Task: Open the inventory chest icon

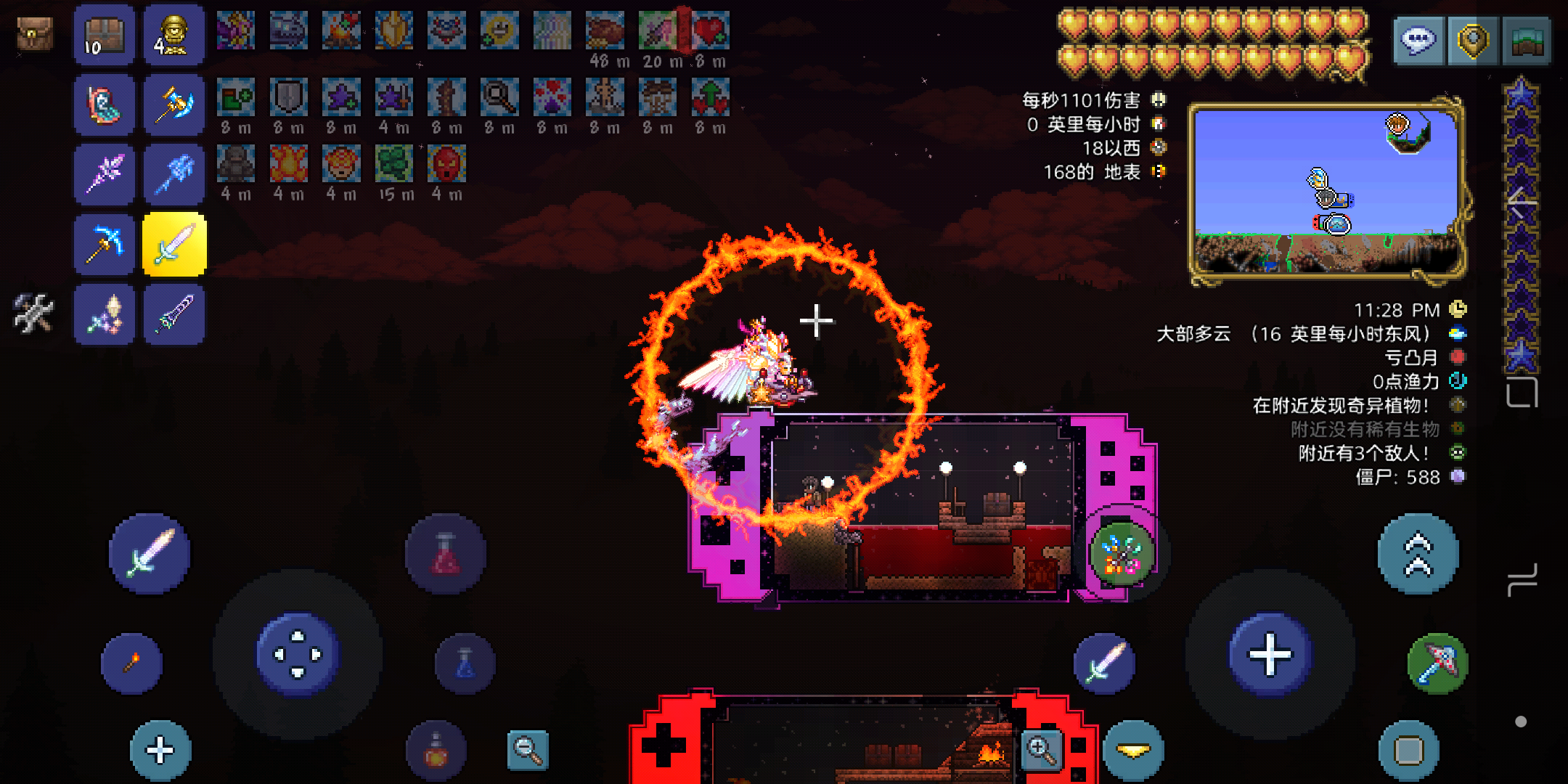Action: point(34,33)
